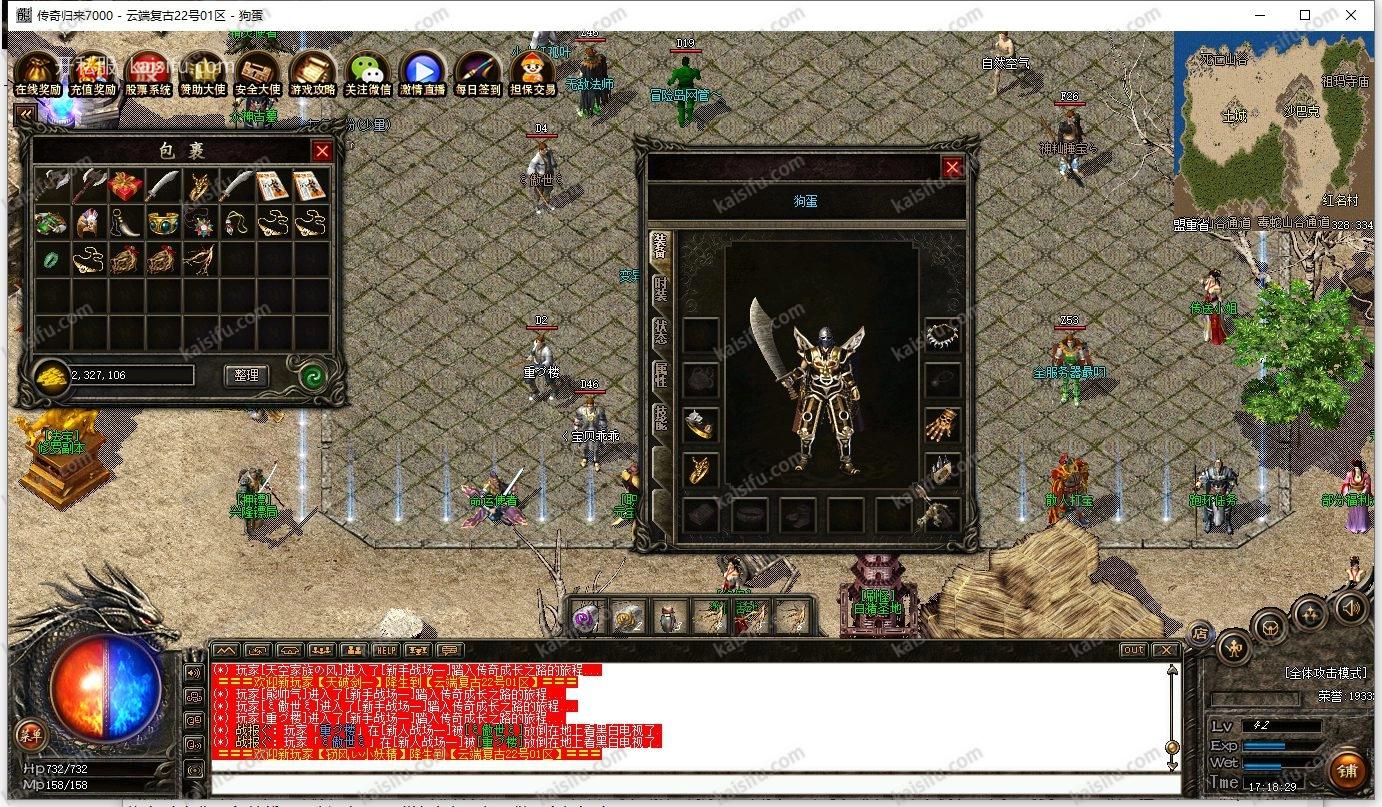Switch to the 状态 status tab
The width and height of the screenshot is (1382, 807).
(x=660, y=333)
